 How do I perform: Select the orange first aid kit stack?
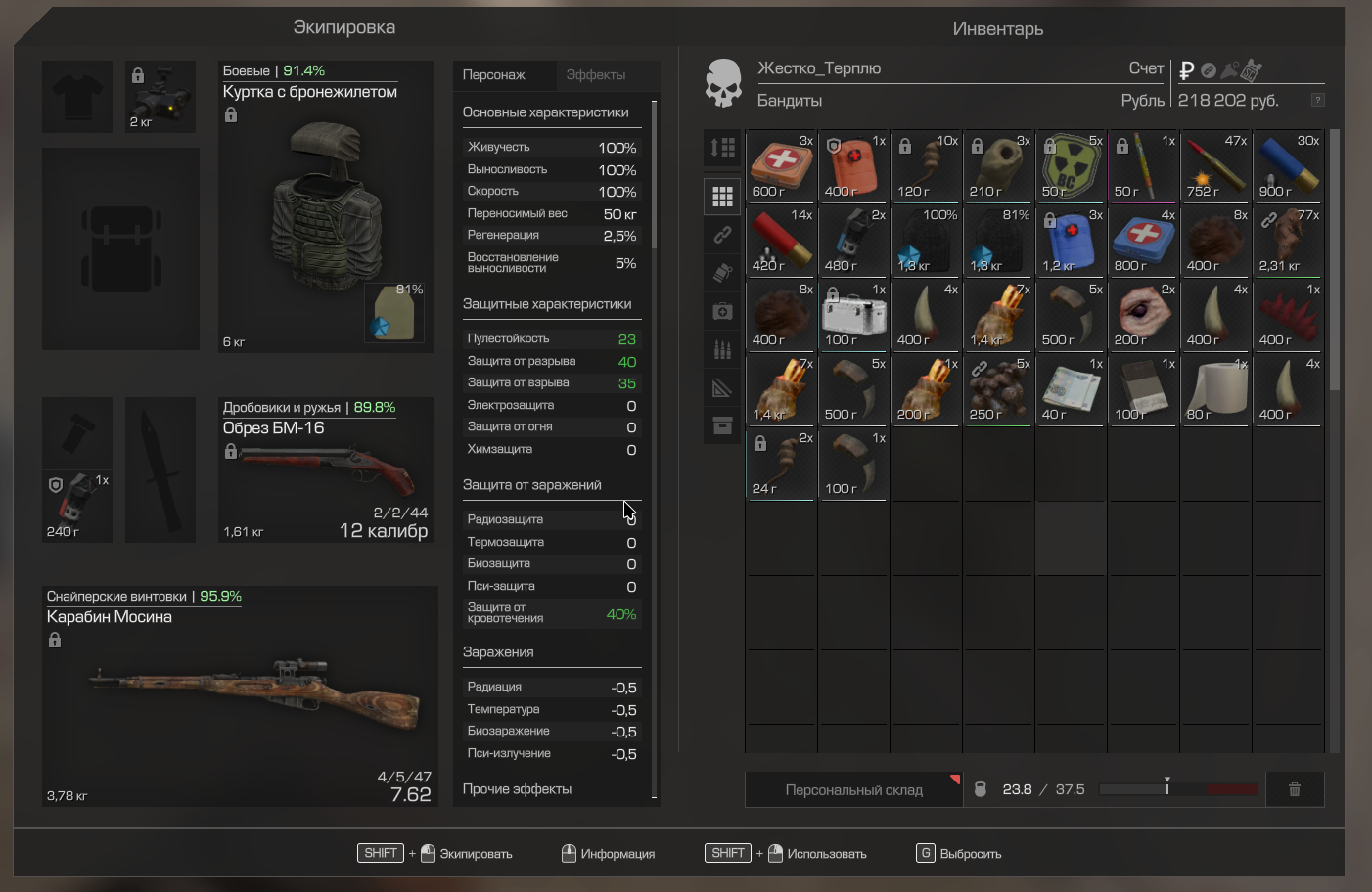click(853, 166)
